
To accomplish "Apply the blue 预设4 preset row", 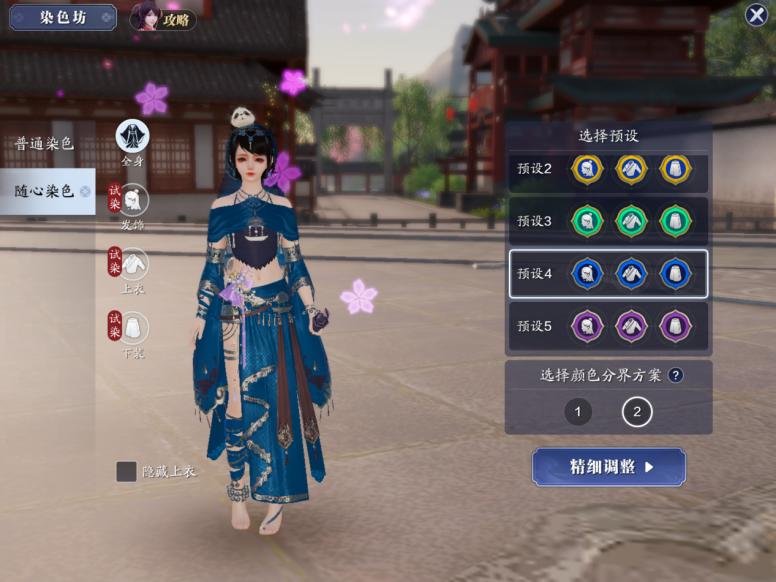I will click(608, 274).
